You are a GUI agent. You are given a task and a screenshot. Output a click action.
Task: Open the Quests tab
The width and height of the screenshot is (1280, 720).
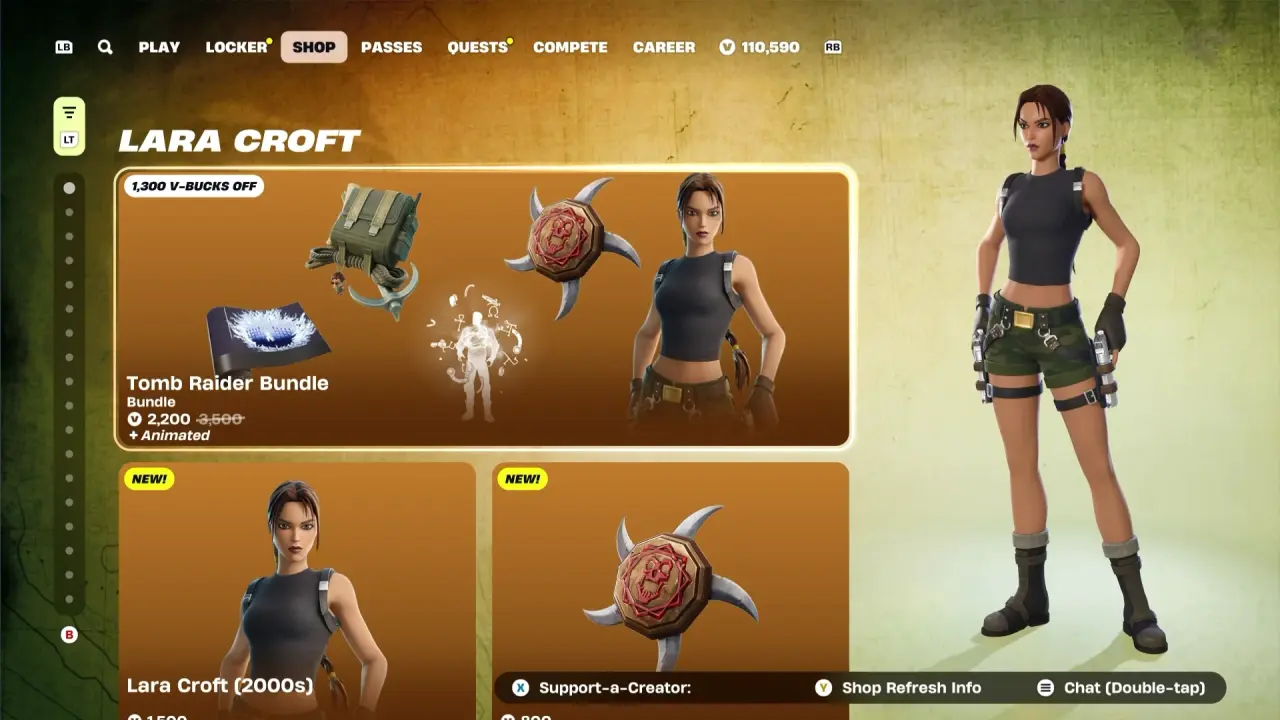477,47
